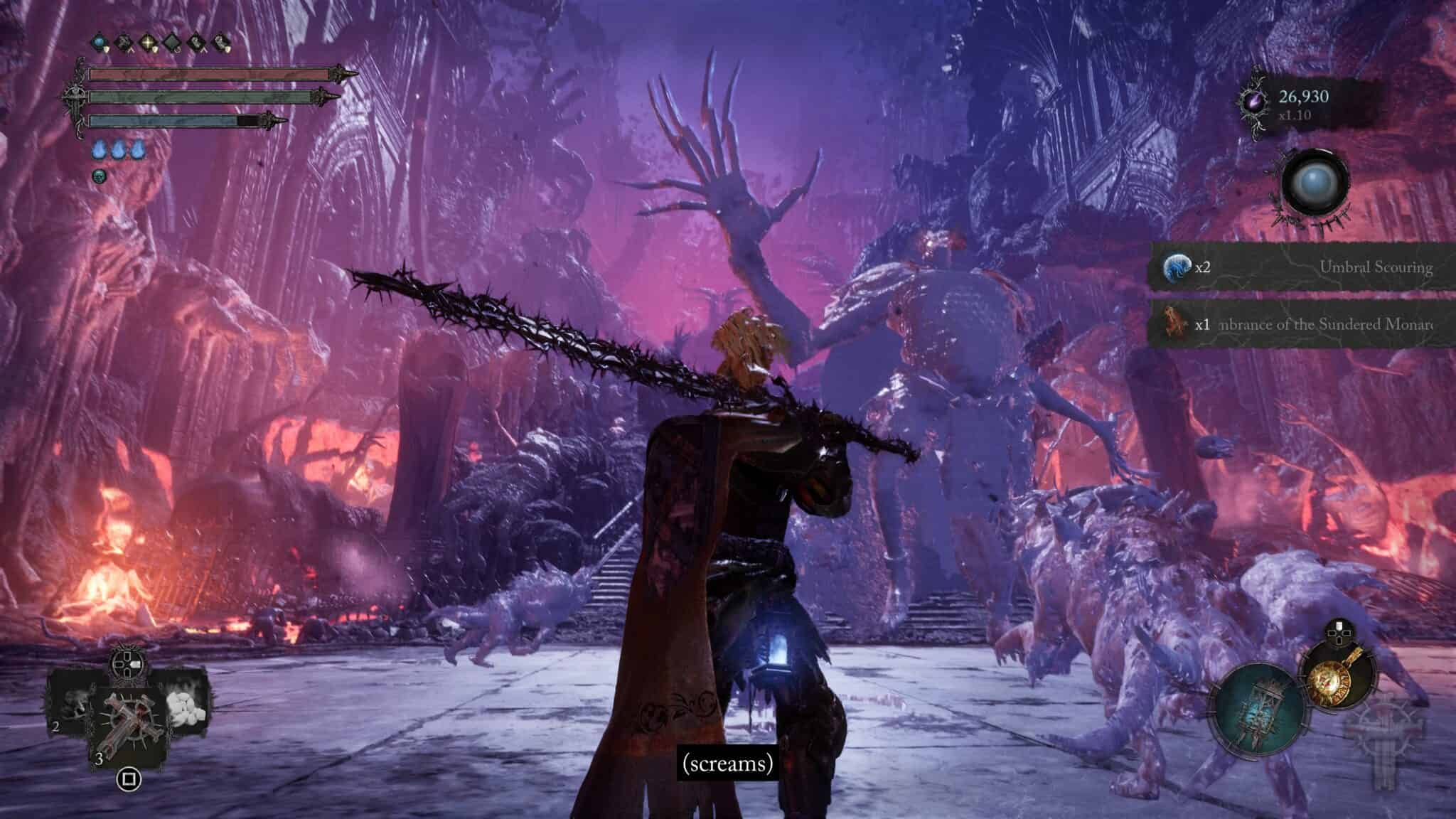The height and width of the screenshot is (819, 1456).
Task: Toggle the first healing flask charge
Action: [100, 148]
